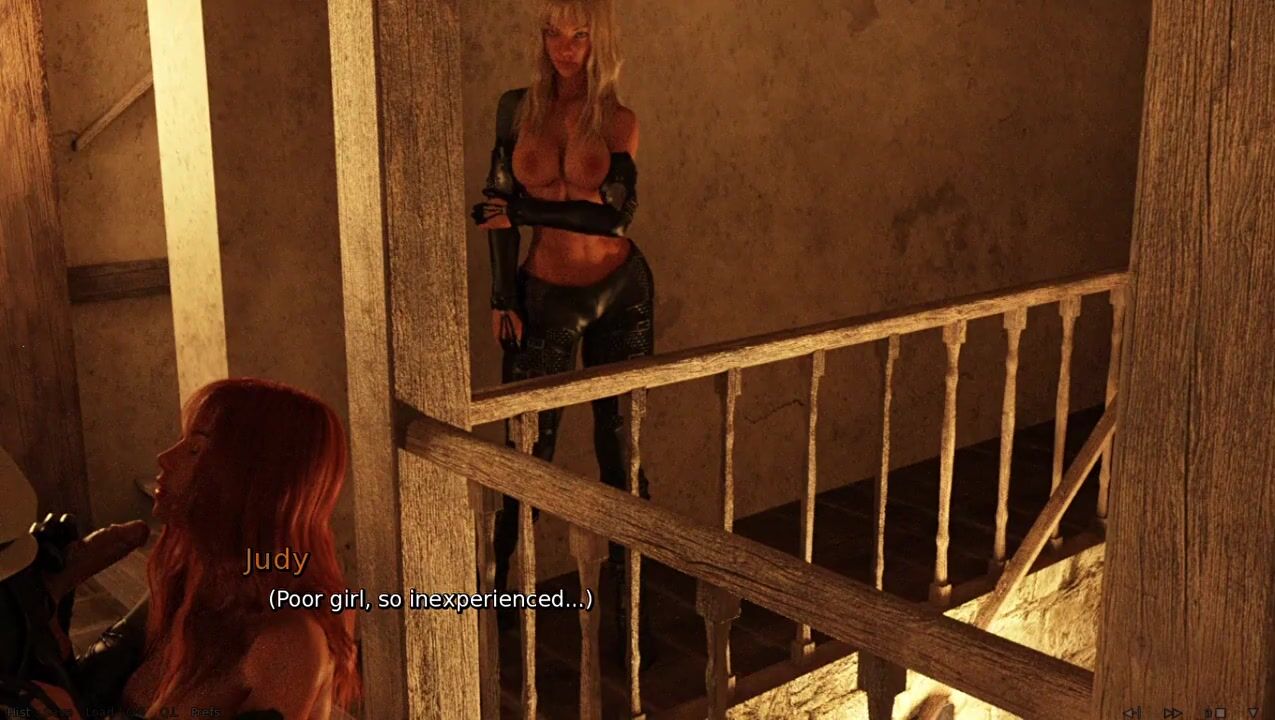Click the square icon in the quick controls
The height and width of the screenshot is (720, 1275).
coord(1220,713)
